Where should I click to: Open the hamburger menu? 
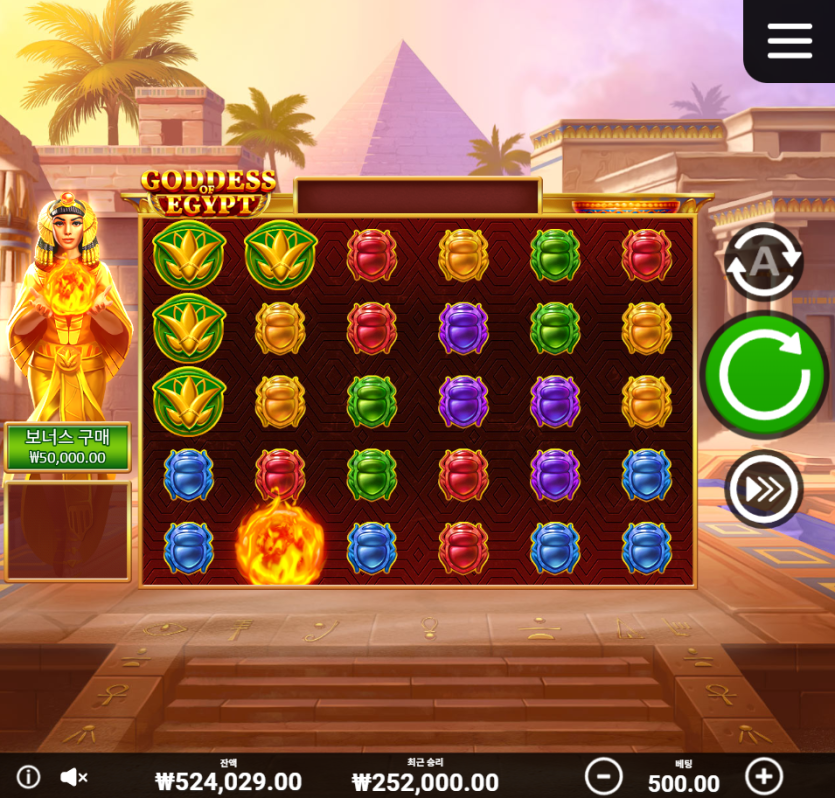[x=789, y=40]
